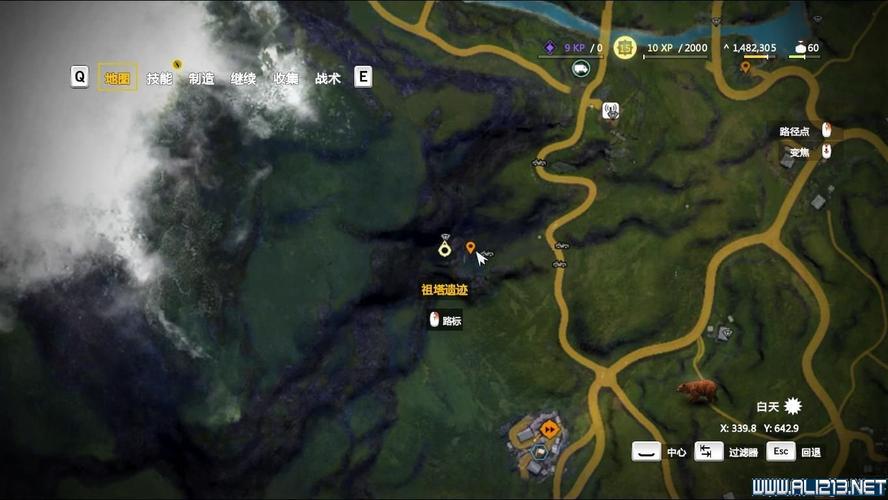Open the 过滤器 map filter
This screenshot has height=500, width=888.
pyautogui.click(x=709, y=452)
